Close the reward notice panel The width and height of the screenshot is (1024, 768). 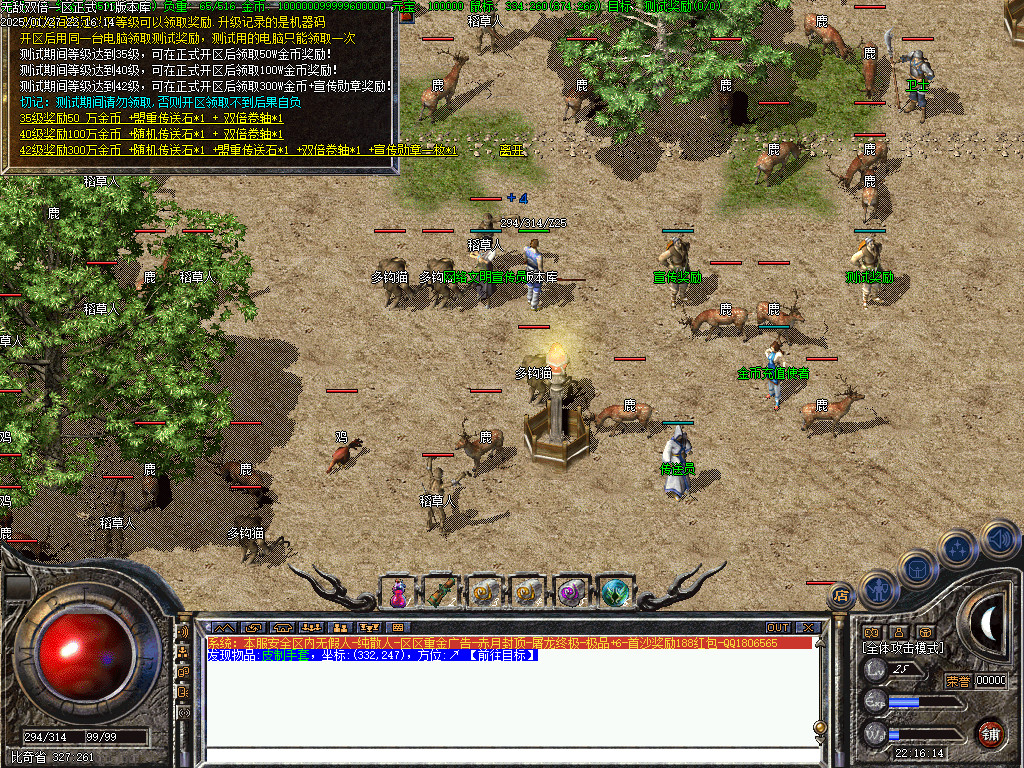407,17
